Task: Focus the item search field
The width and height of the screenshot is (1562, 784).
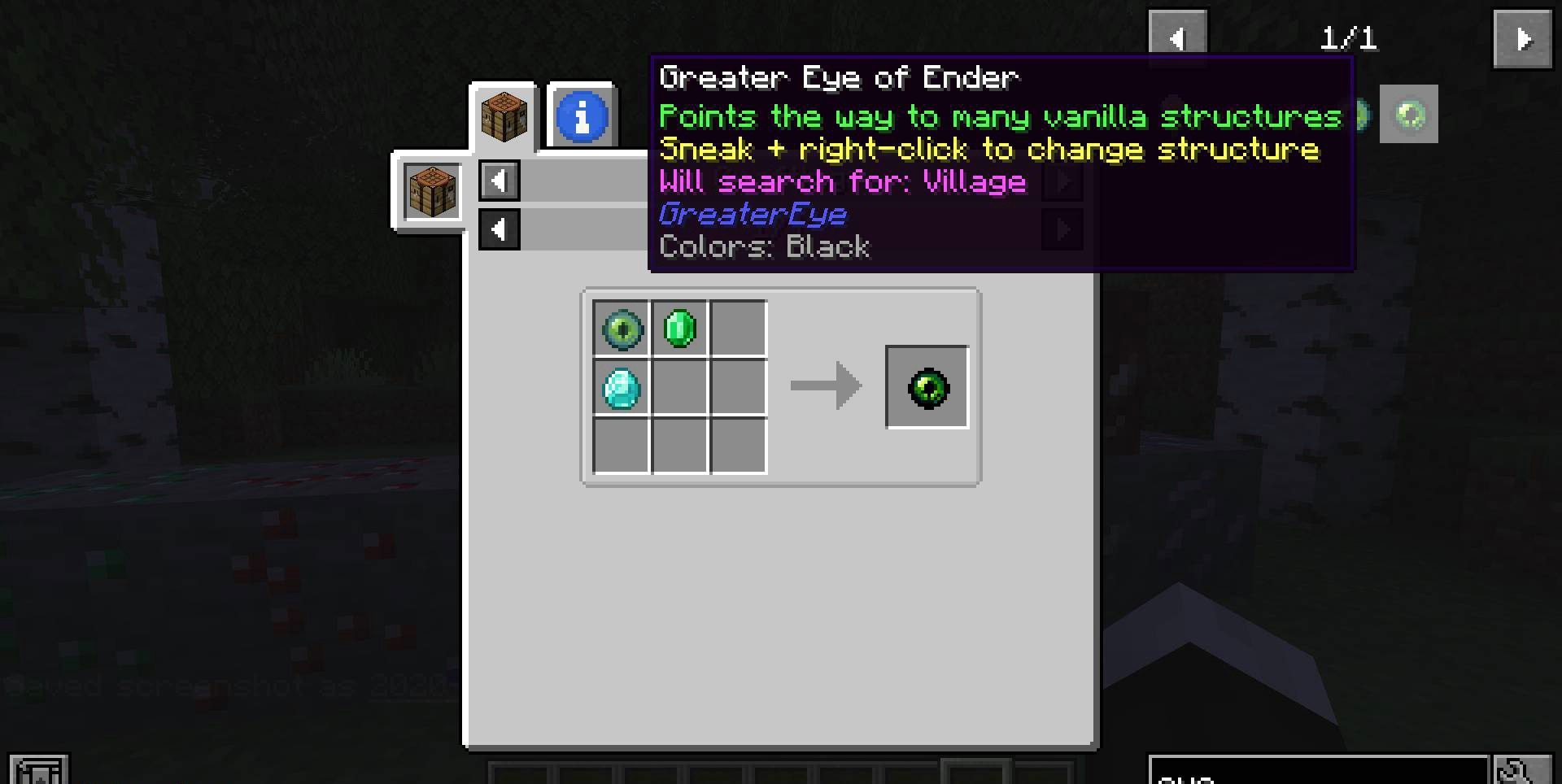Action: tap(1318, 773)
